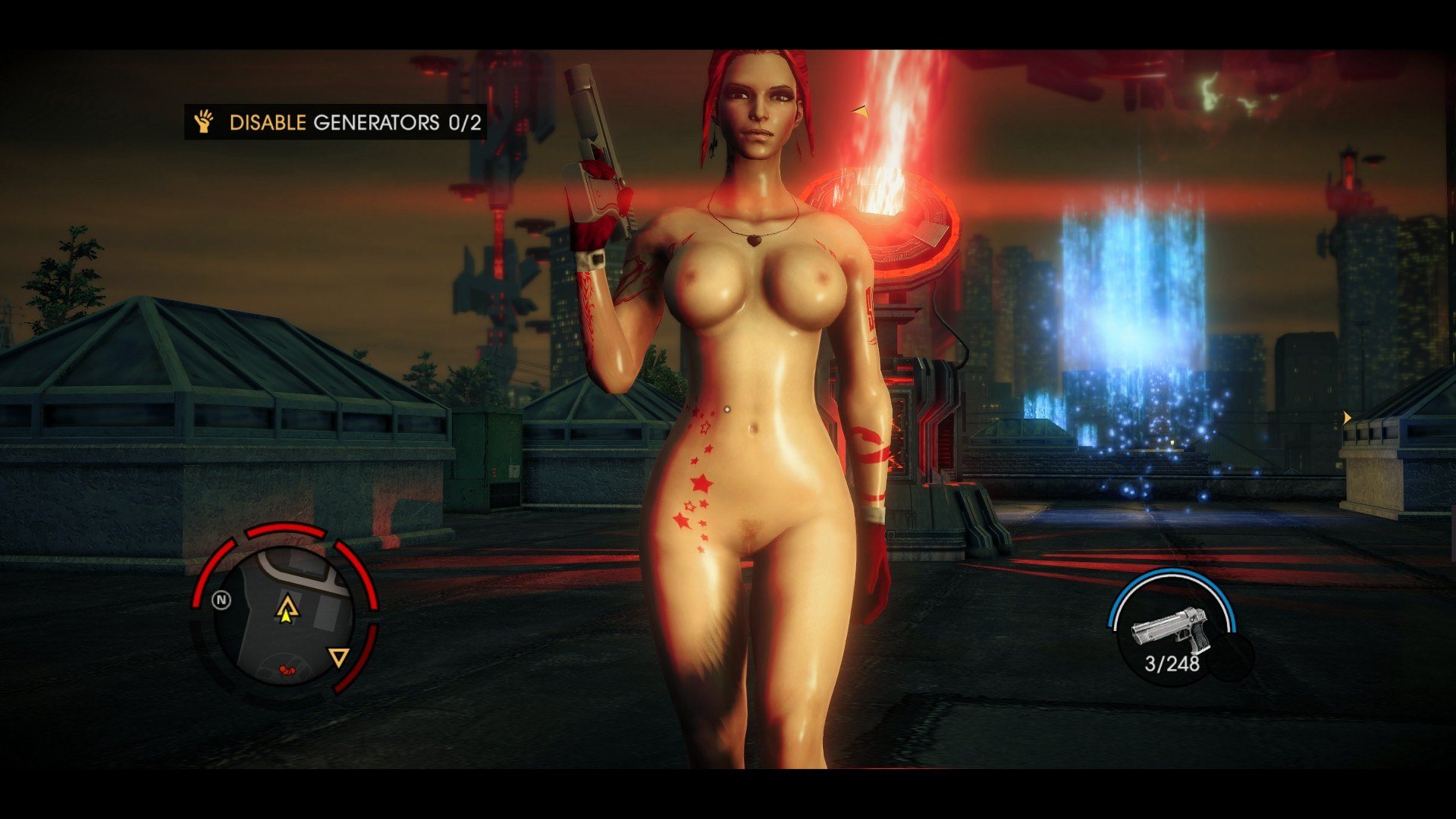This screenshot has width=1456, height=819.
Task: Click the hand icon beside the objective text
Action: click(204, 121)
